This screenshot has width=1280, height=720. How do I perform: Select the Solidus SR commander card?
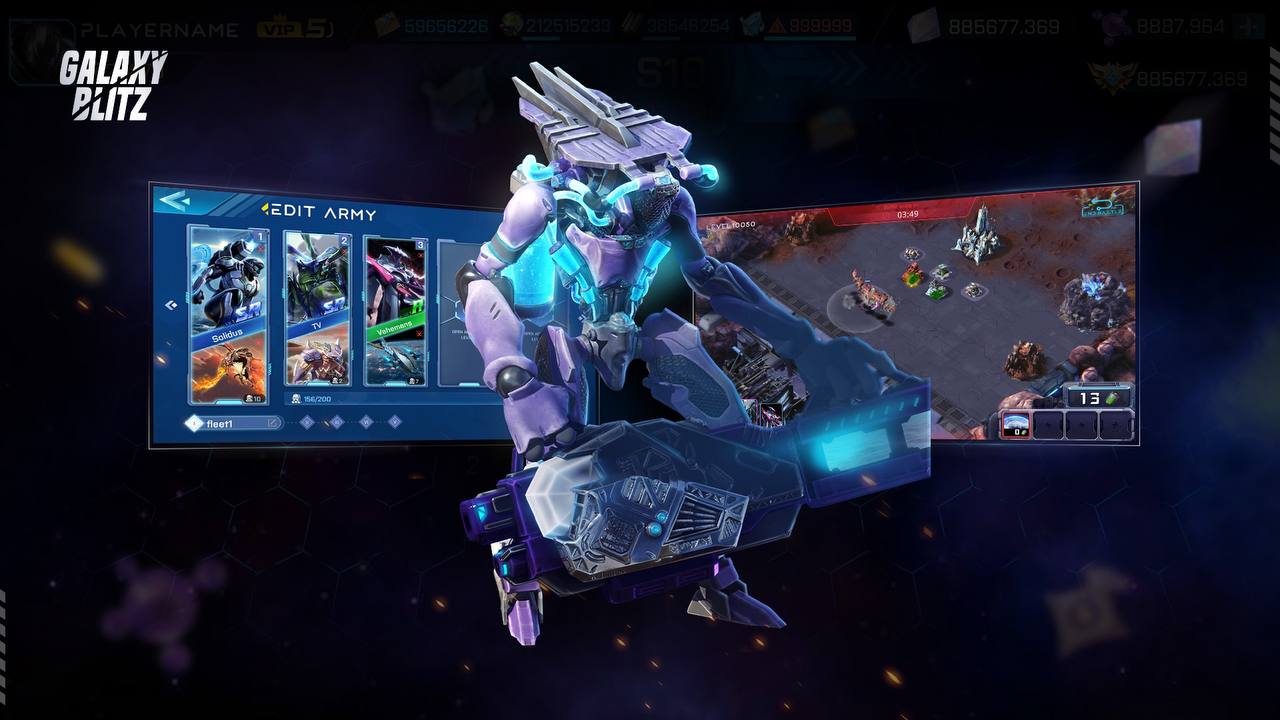coord(228,282)
